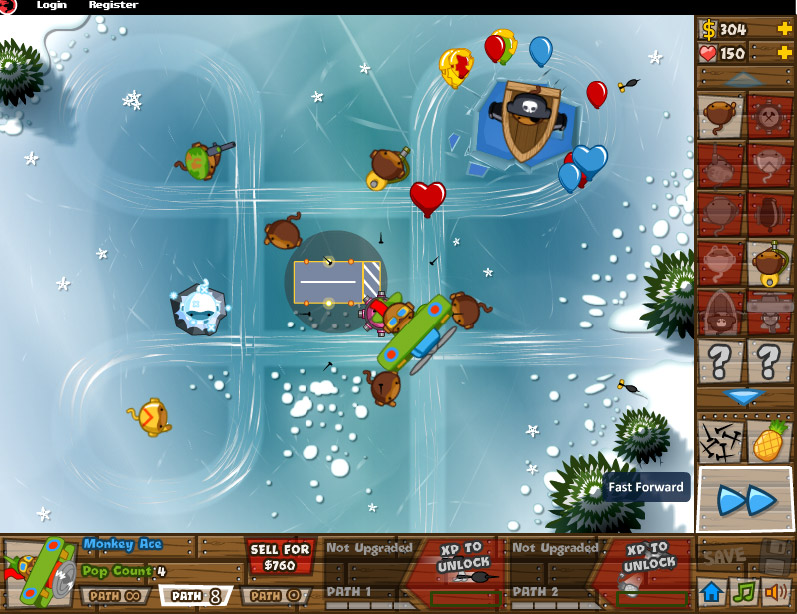Start fast forward with the double-arrow button
The width and height of the screenshot is (797, 614).
click(x=746, y=498)
